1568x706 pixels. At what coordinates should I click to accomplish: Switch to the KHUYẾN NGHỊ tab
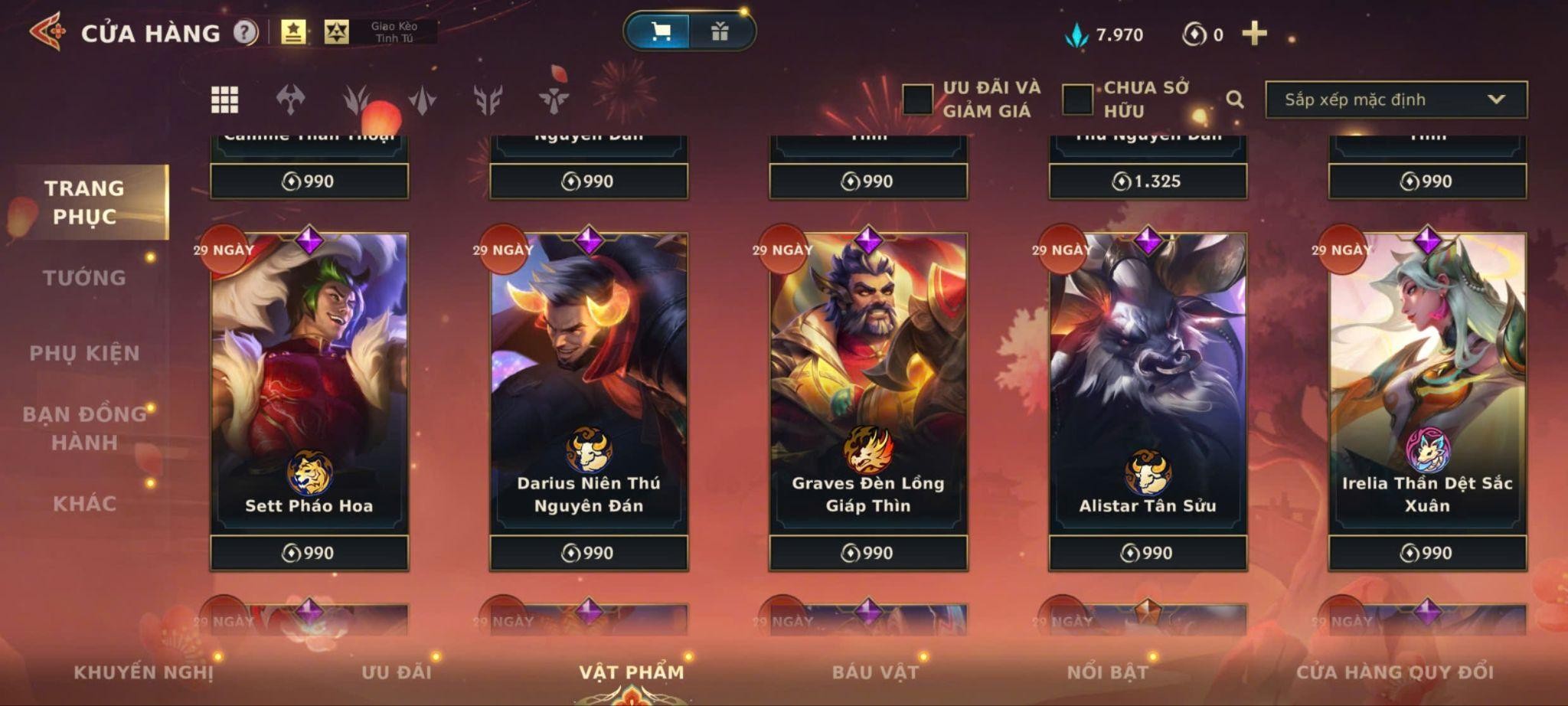click(x=143, y=672)
